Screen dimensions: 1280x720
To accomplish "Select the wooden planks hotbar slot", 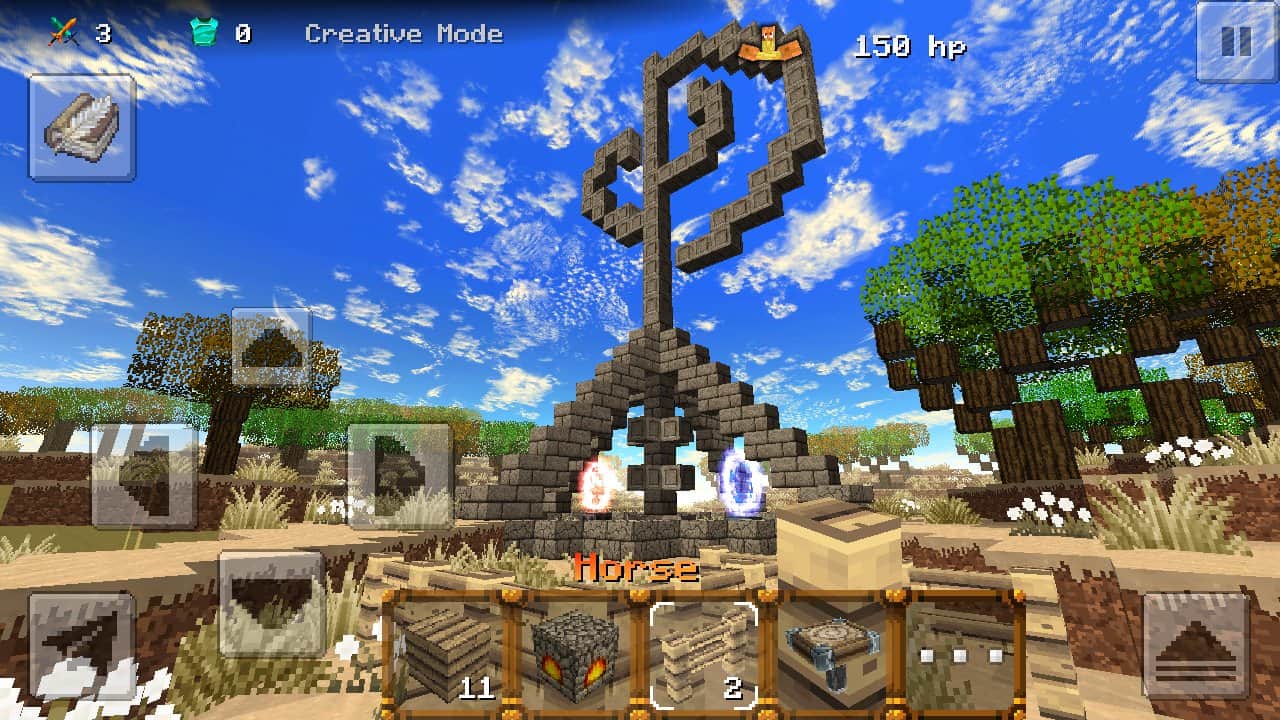I will [446, 652].
